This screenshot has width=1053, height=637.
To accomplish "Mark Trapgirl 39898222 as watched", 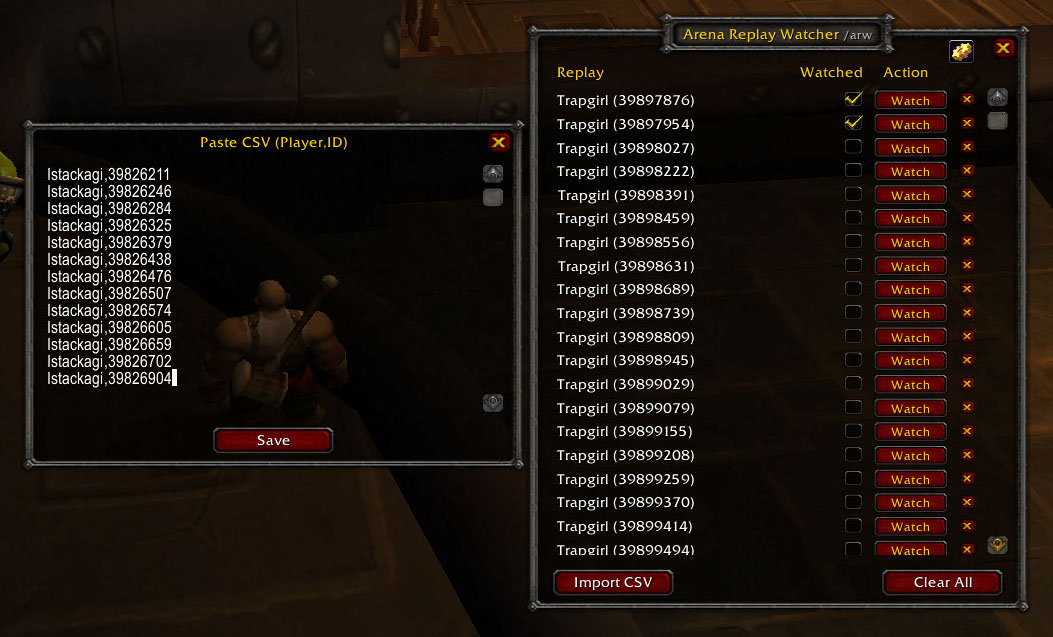I will point(853,171).
